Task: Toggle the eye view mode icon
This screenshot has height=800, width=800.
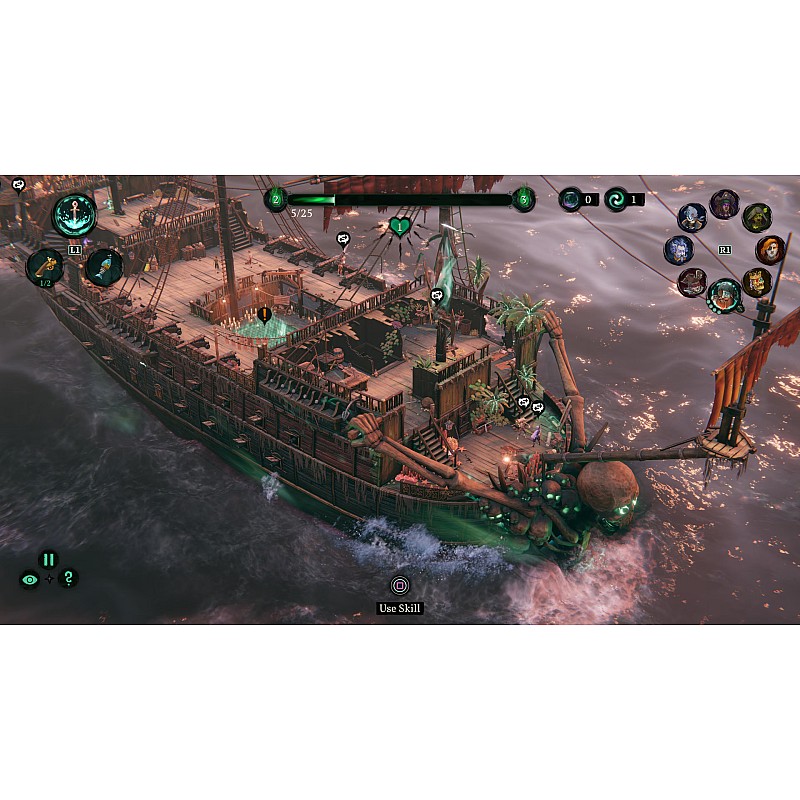Action: pyautogui.click(x=29, y=579)
